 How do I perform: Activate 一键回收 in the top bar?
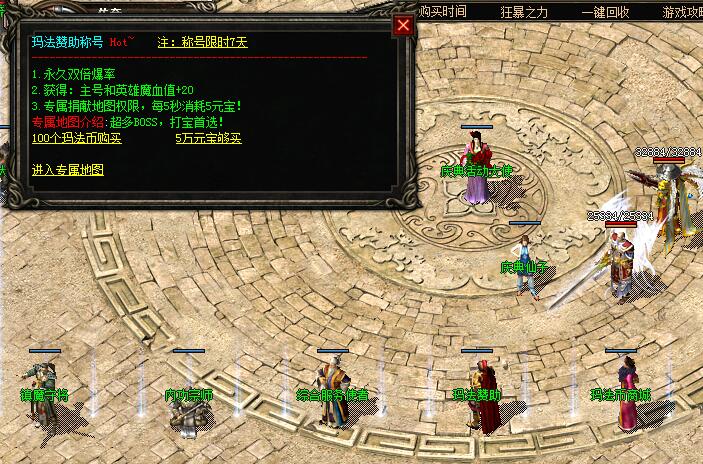pyautogui.click(x=606, y=12)
